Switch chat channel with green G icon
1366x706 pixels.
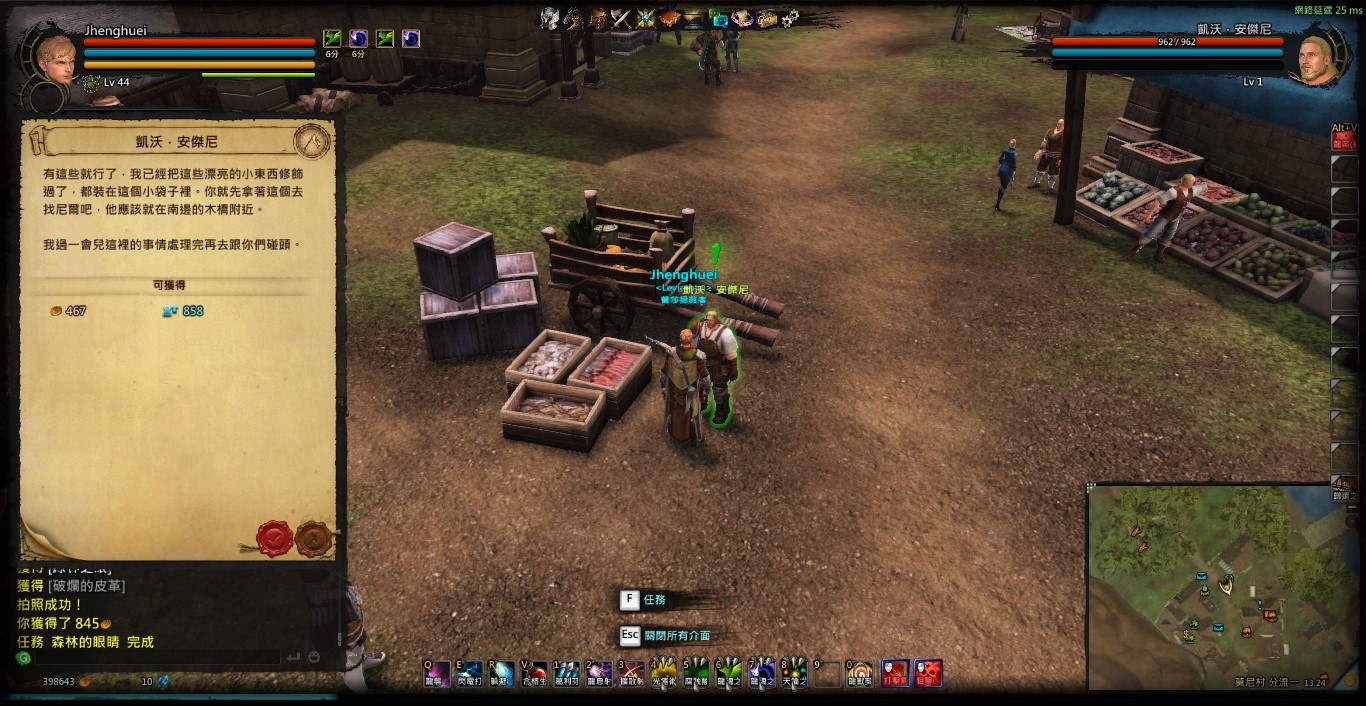24,658
